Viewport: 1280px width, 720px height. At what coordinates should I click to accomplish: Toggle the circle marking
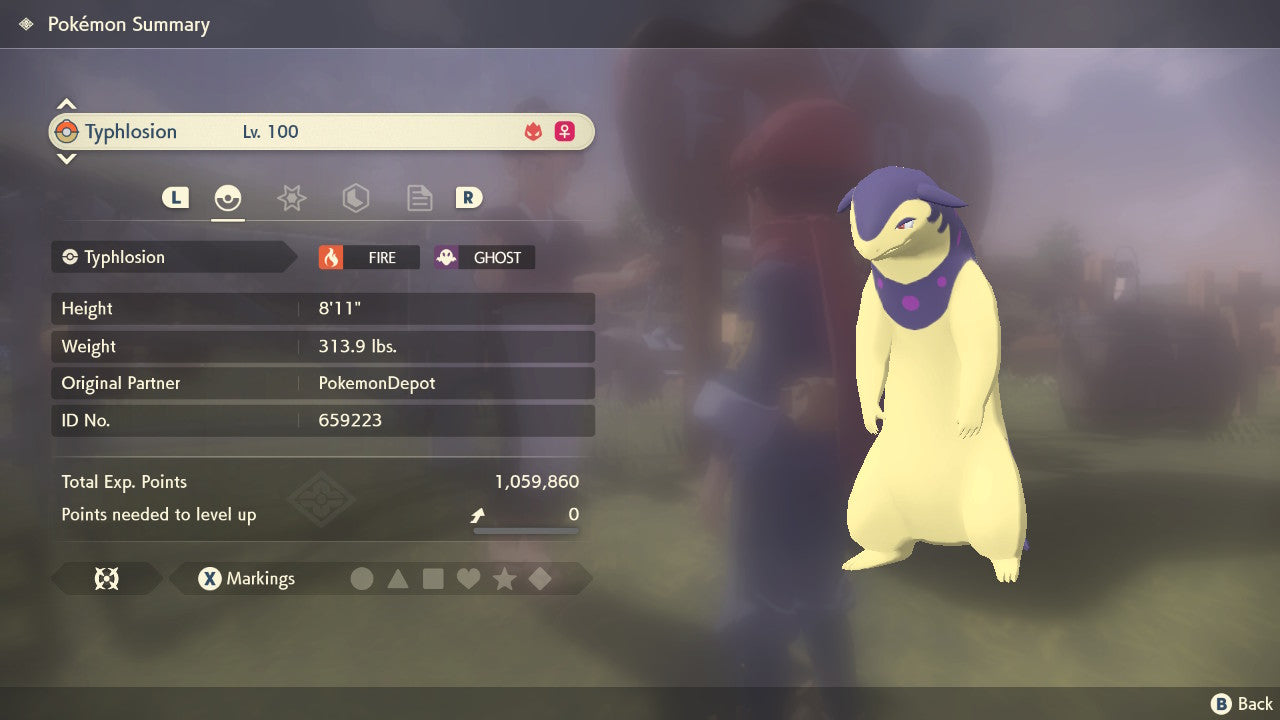click(362, 578)
